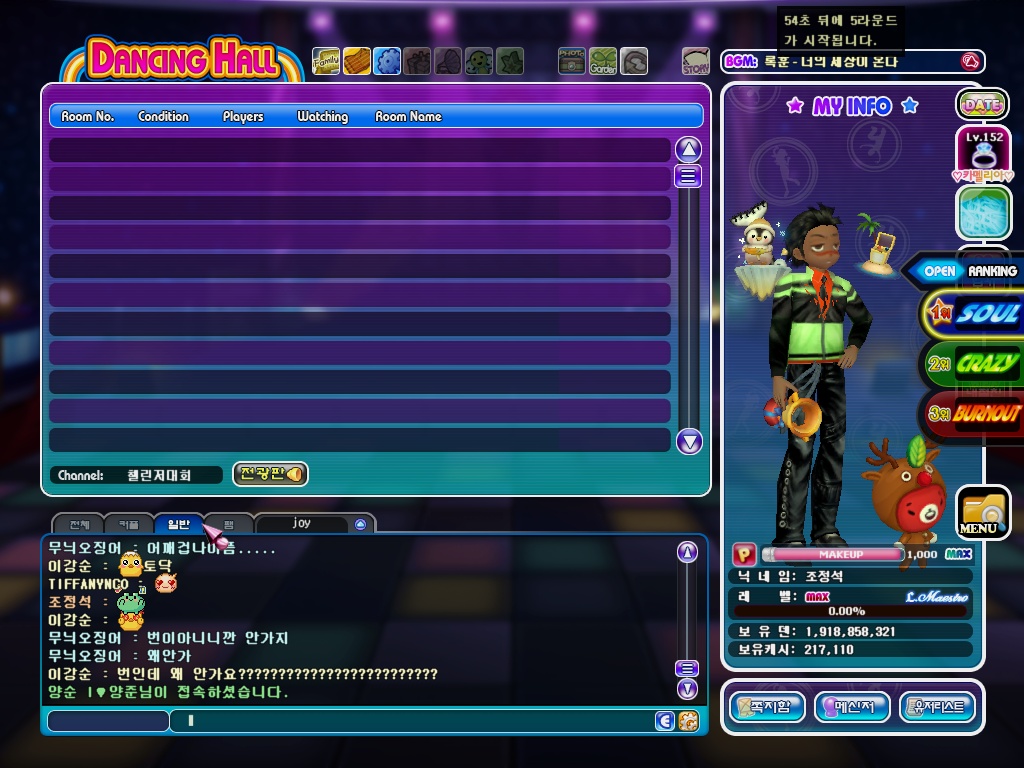Switch to the 커플 chat tab
The image size is (1024, 768).
(129, 524)
